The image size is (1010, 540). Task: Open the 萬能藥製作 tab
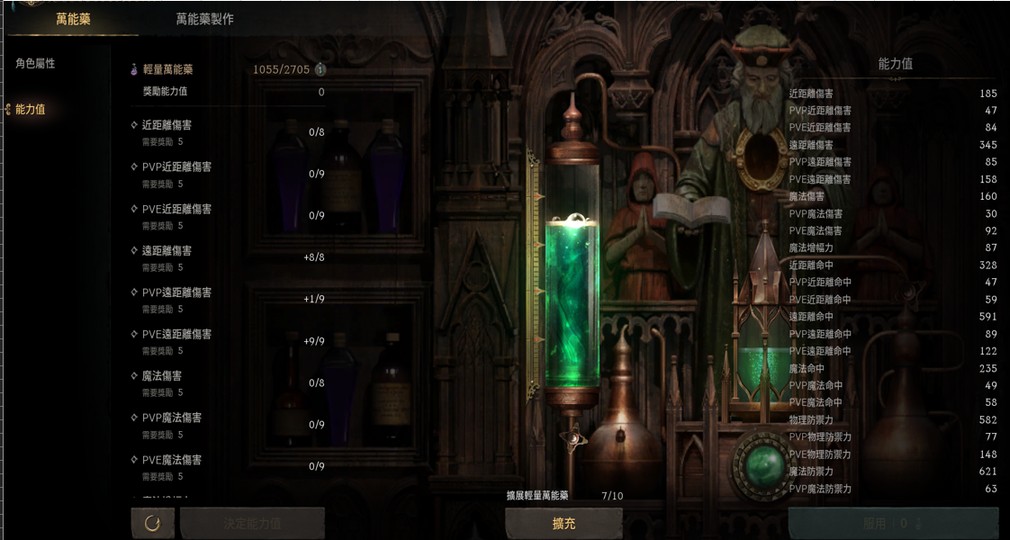(x=204, y=18)
